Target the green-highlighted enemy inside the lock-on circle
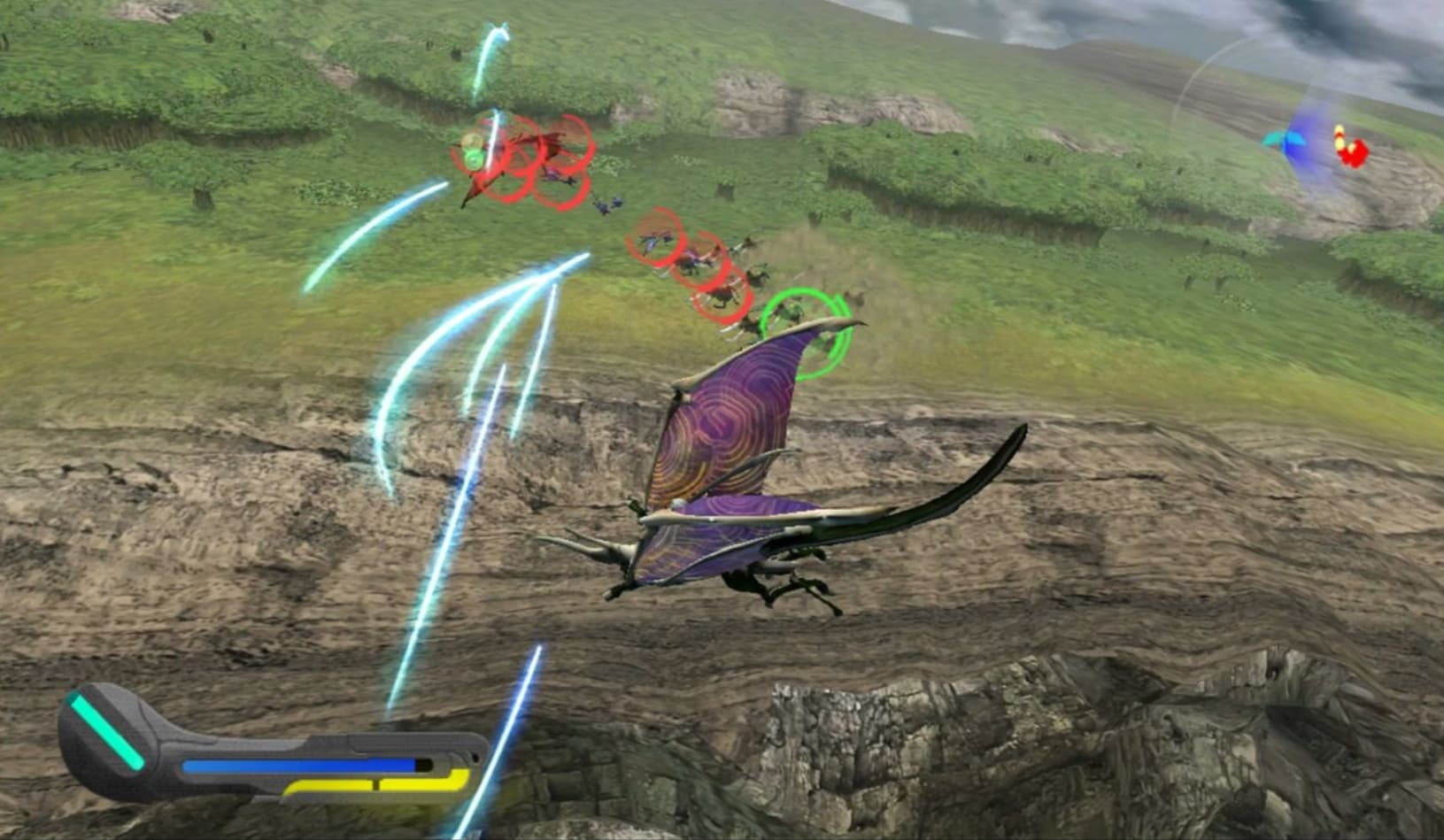The height and width of the screenshot is (840, 1444). coord(790,312)
